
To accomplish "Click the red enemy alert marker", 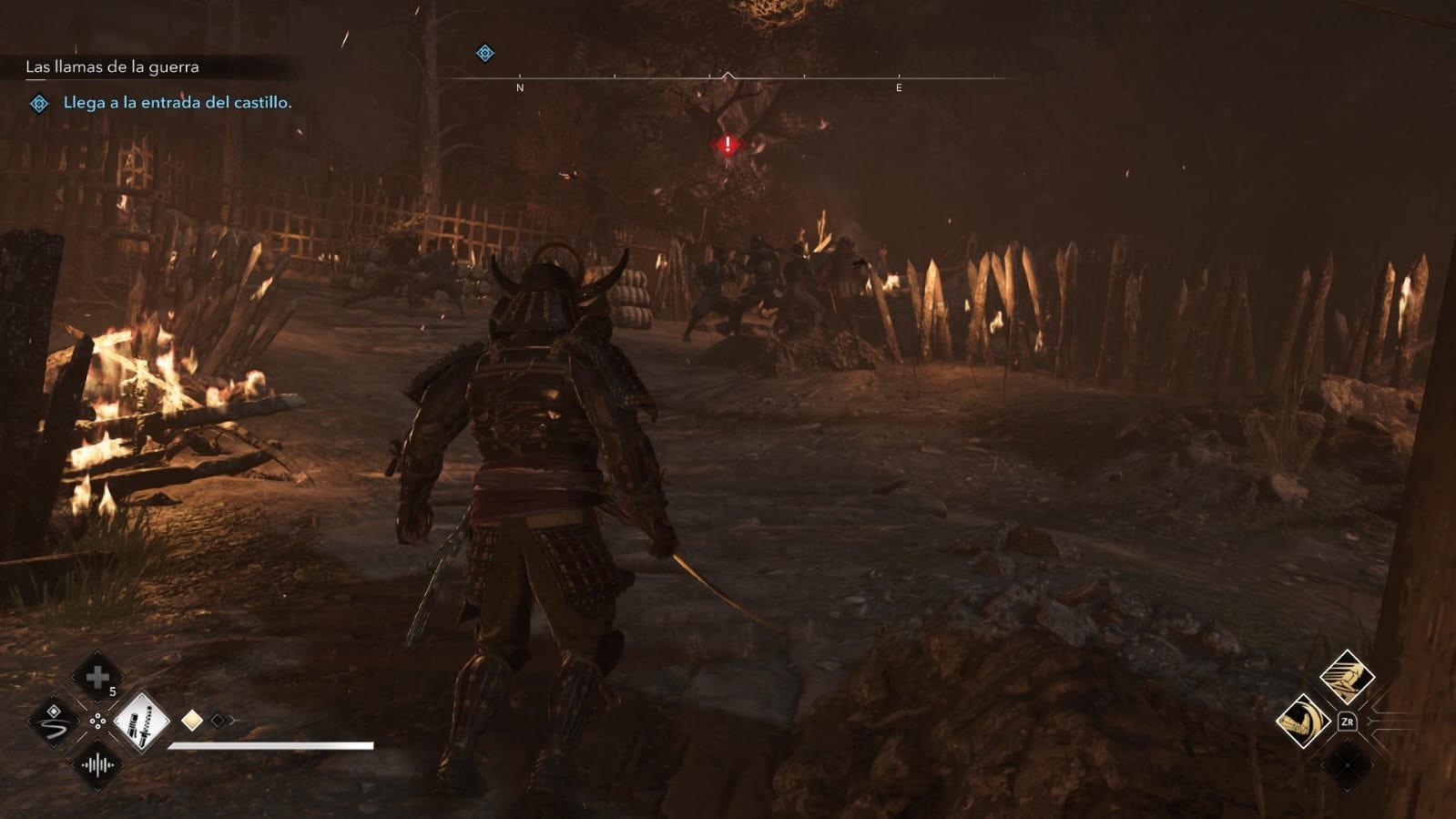I will tap(728, 145).
